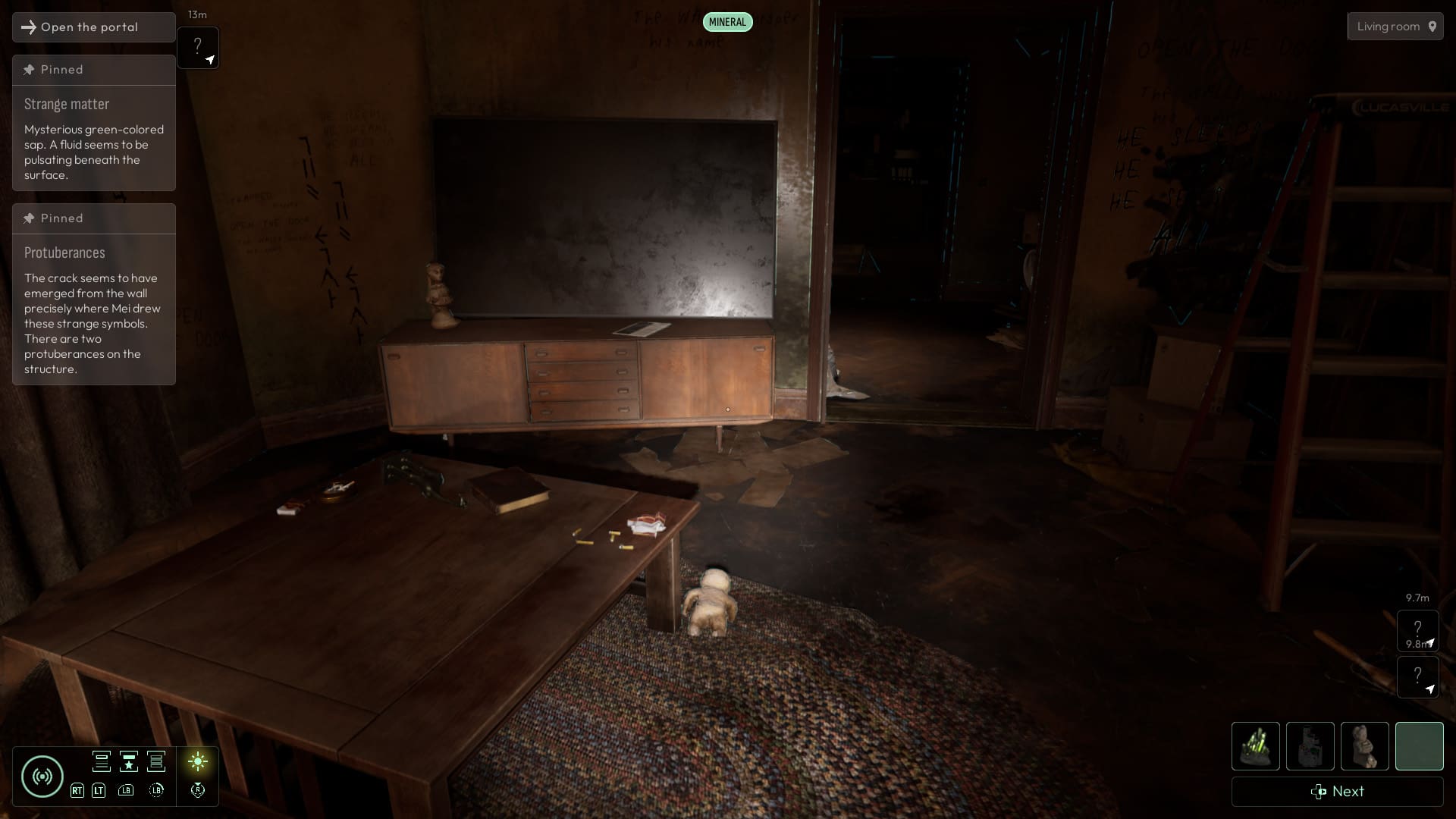Viewport: 1456px width, 819px height.
Task: Click the arrow icon beside Open the portal
Action: [29, 27]
